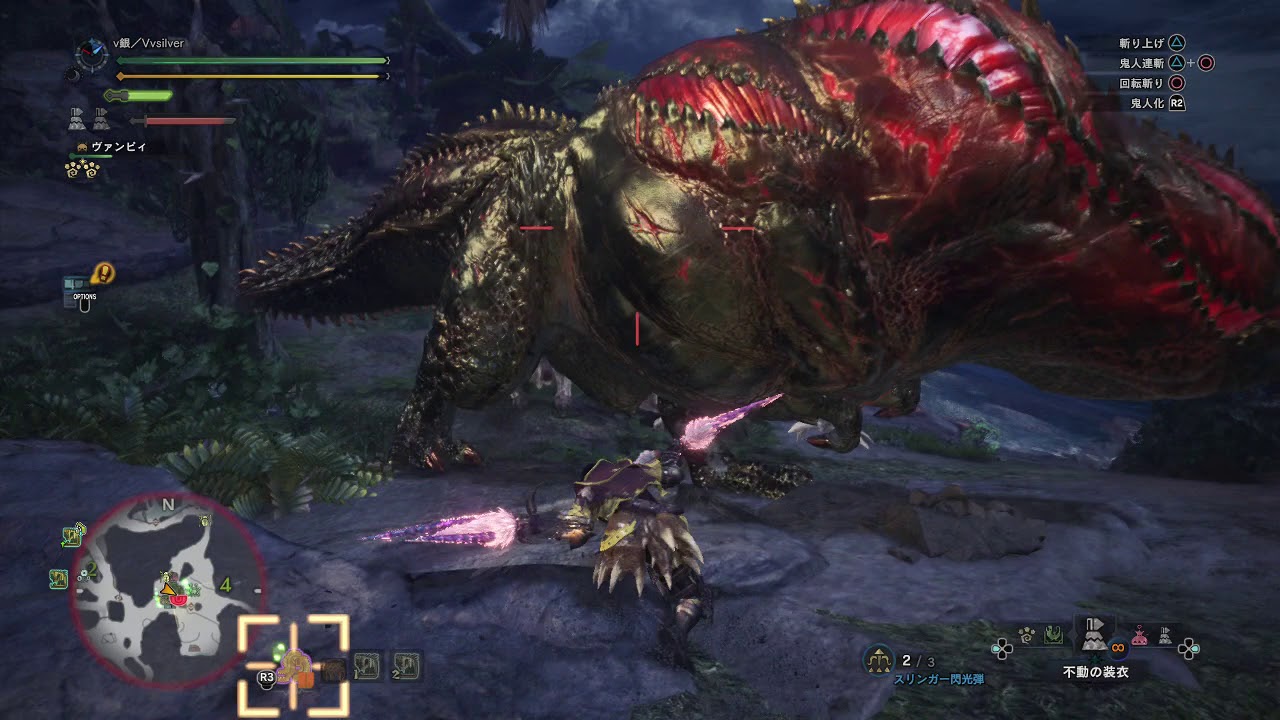Expand the left d-pad item selector

[1001, 648]
